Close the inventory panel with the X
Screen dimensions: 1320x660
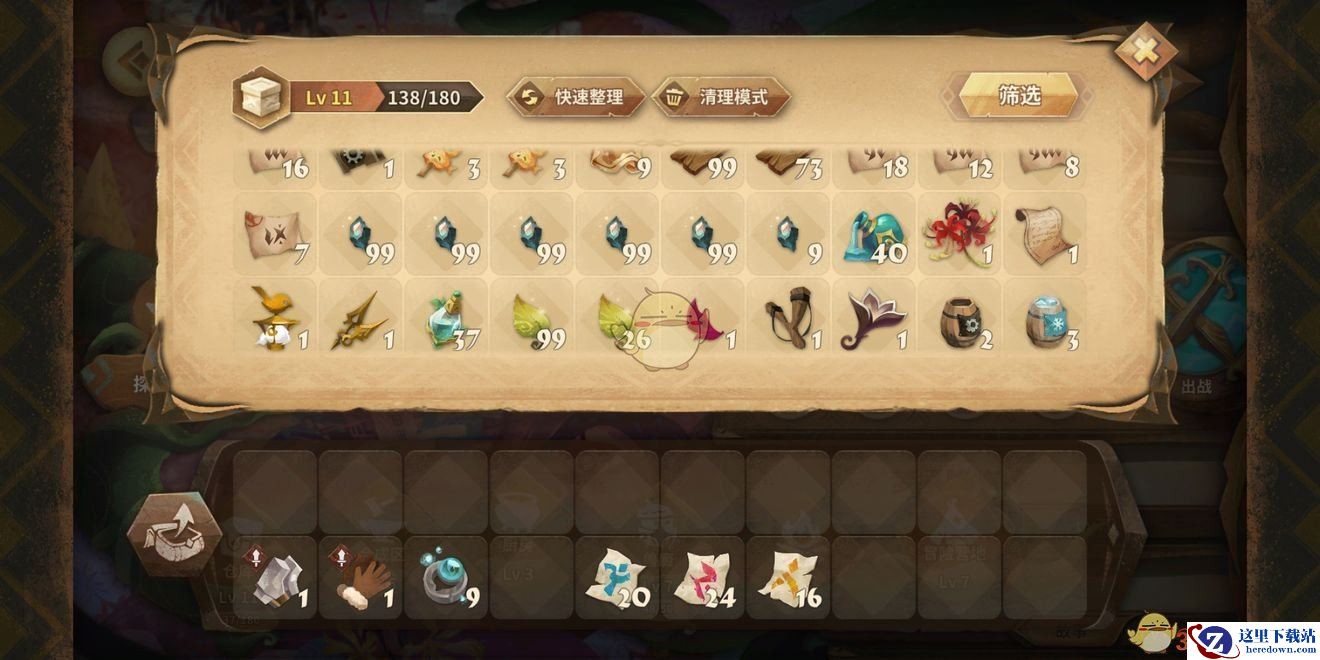1145,50
